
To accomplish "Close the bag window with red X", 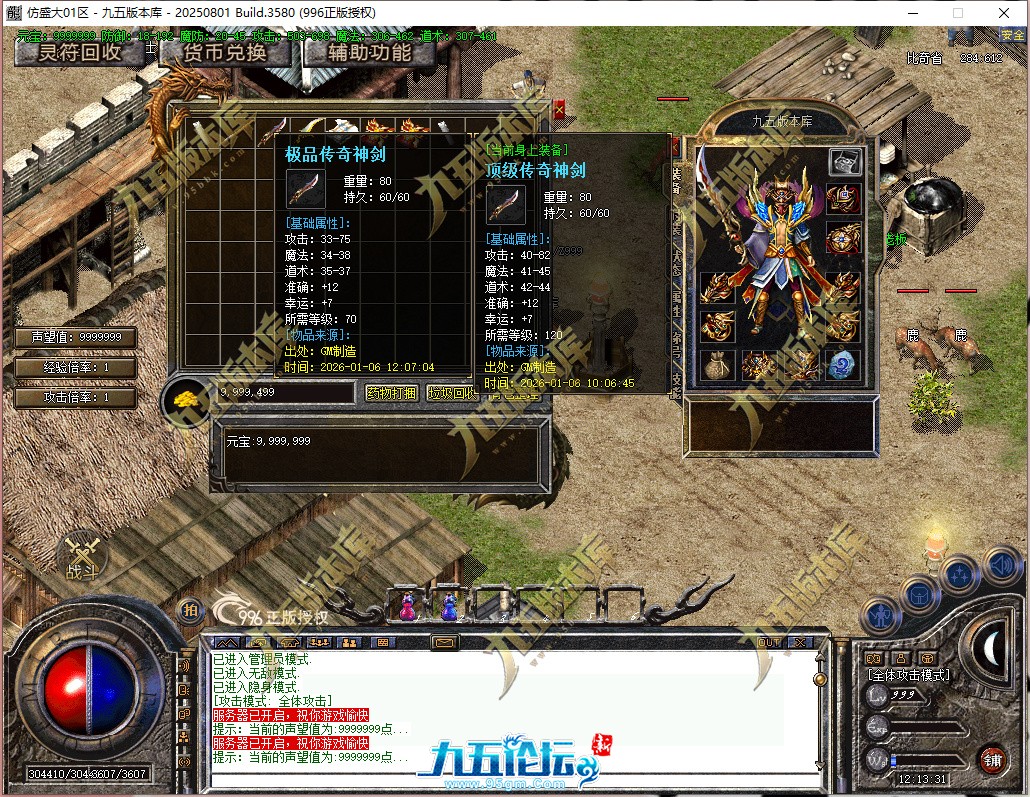I will (x=559, y=108).
